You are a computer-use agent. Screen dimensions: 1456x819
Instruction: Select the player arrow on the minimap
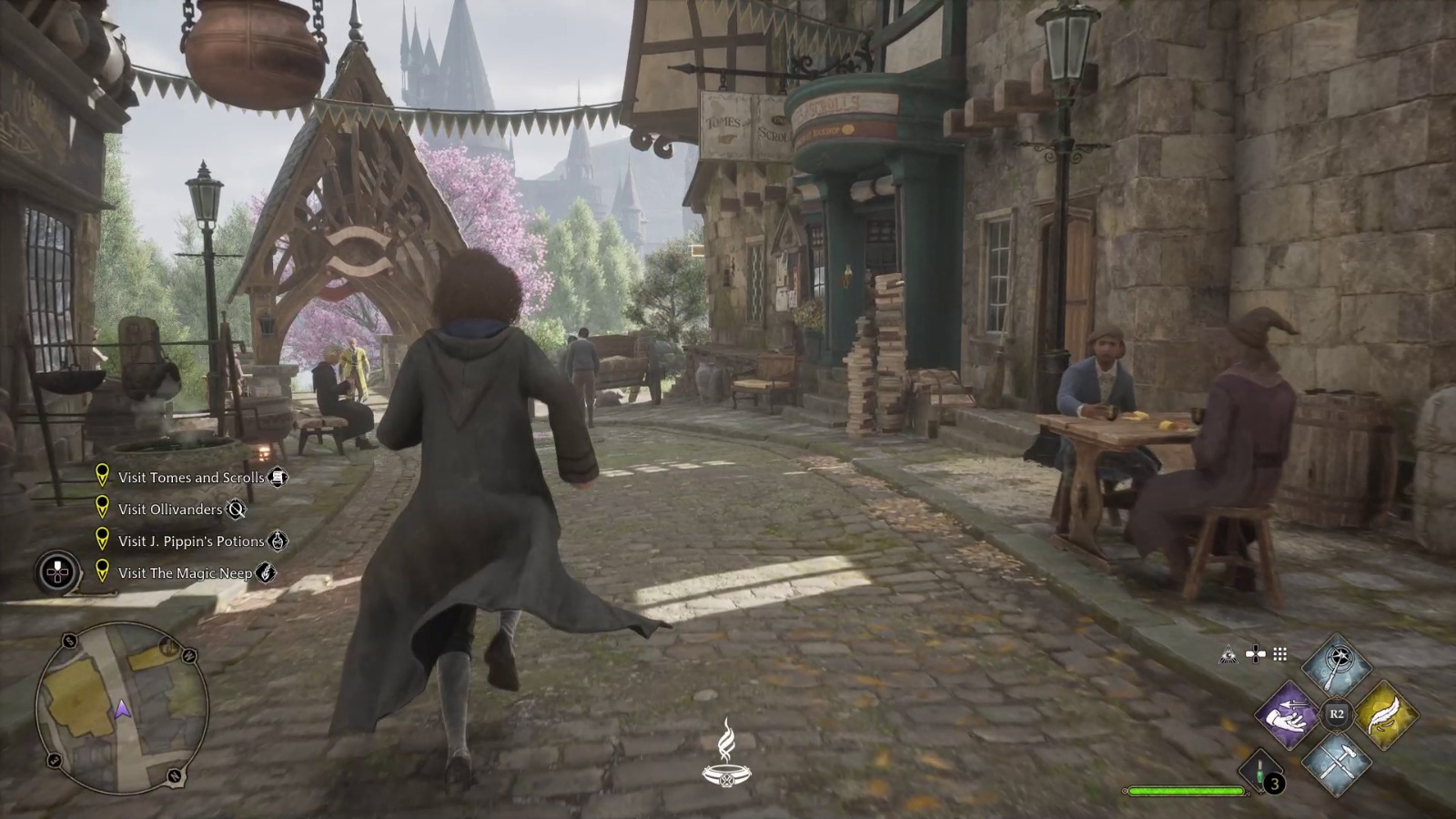coord(123,710)
